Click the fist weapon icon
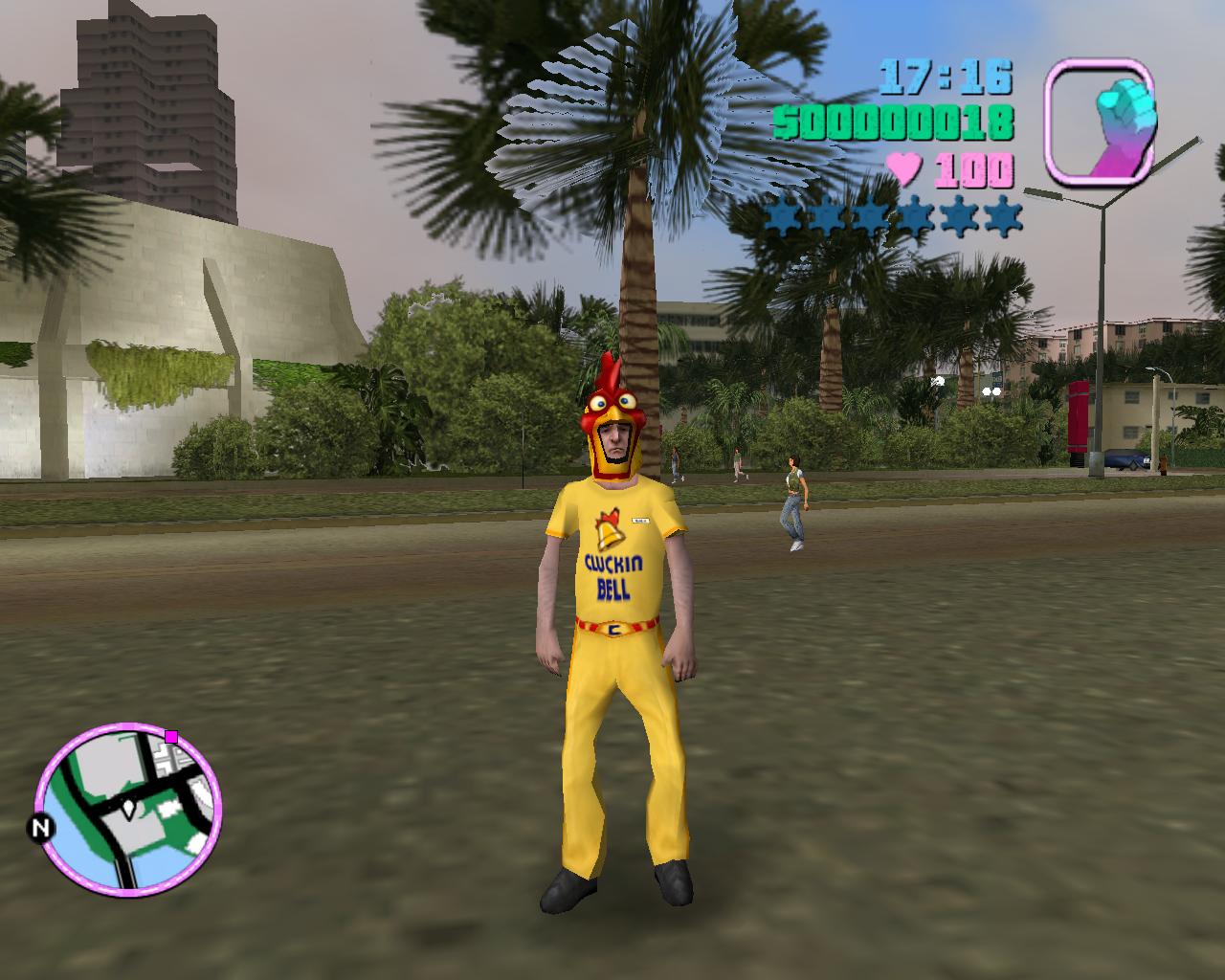1225x980 pixels. [x=1101, y=121]
